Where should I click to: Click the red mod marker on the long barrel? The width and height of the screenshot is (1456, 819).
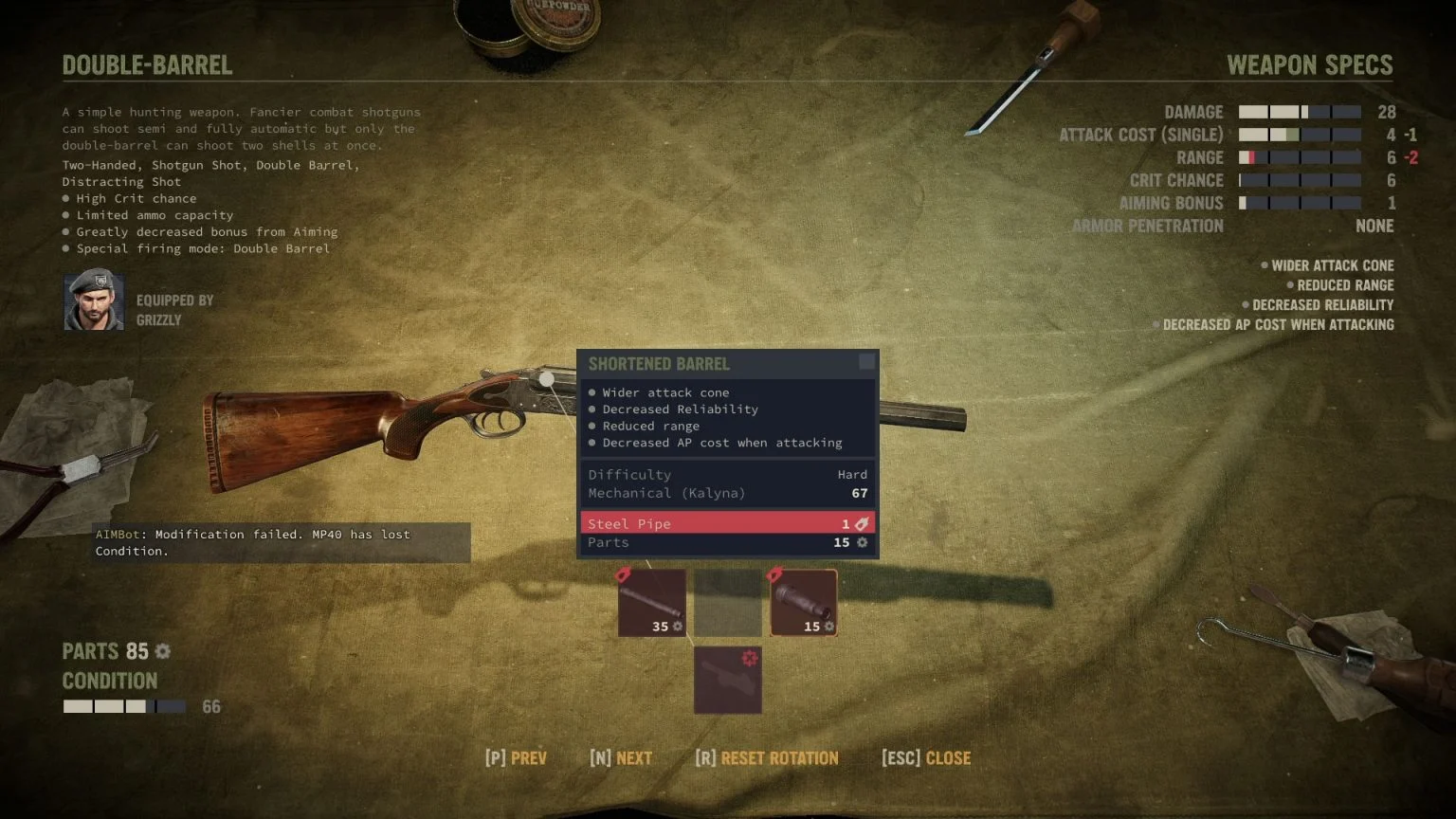pos(625,574)
